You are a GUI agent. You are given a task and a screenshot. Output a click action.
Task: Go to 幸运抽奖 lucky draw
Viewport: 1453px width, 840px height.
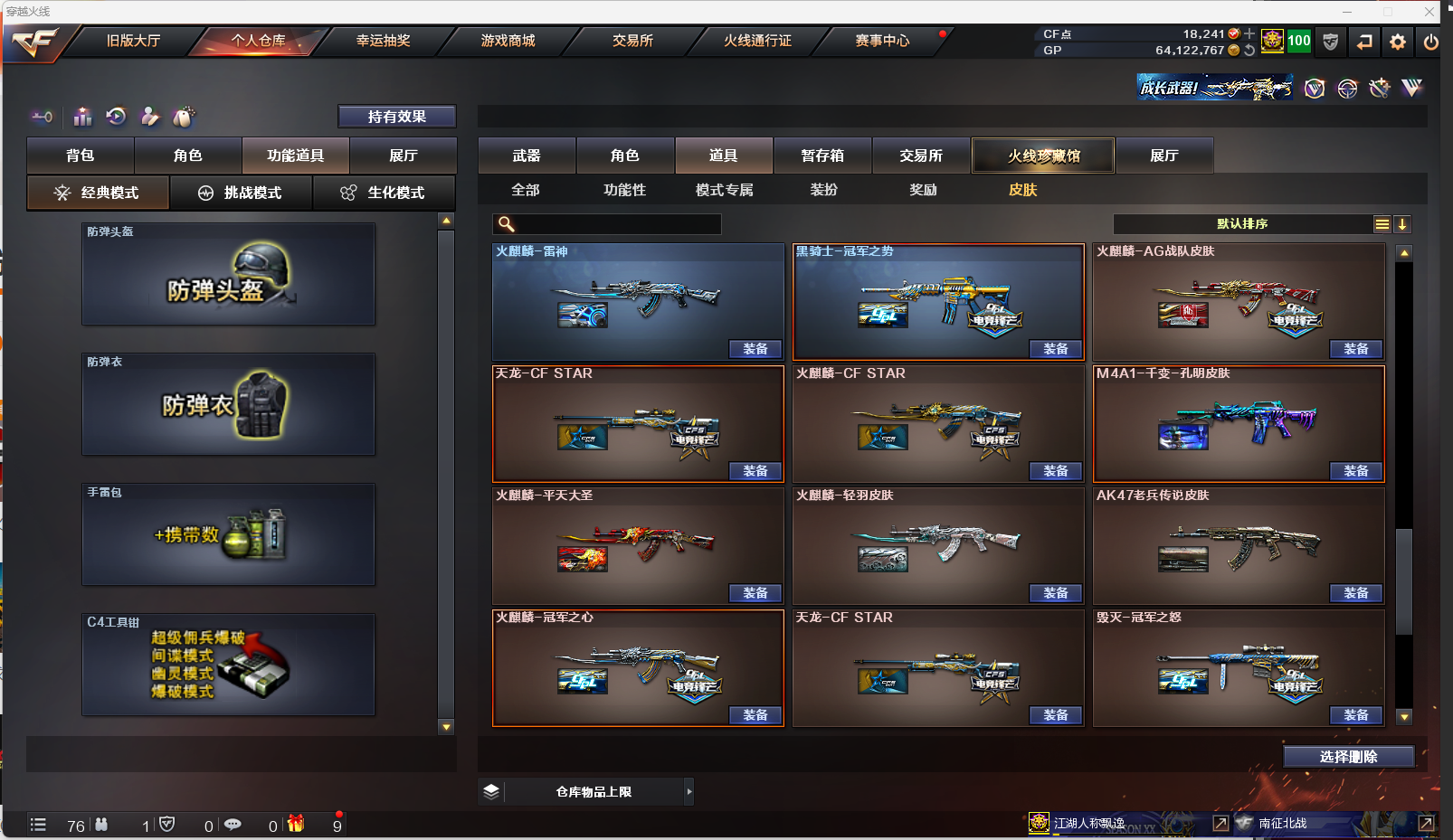coord(383,41)
